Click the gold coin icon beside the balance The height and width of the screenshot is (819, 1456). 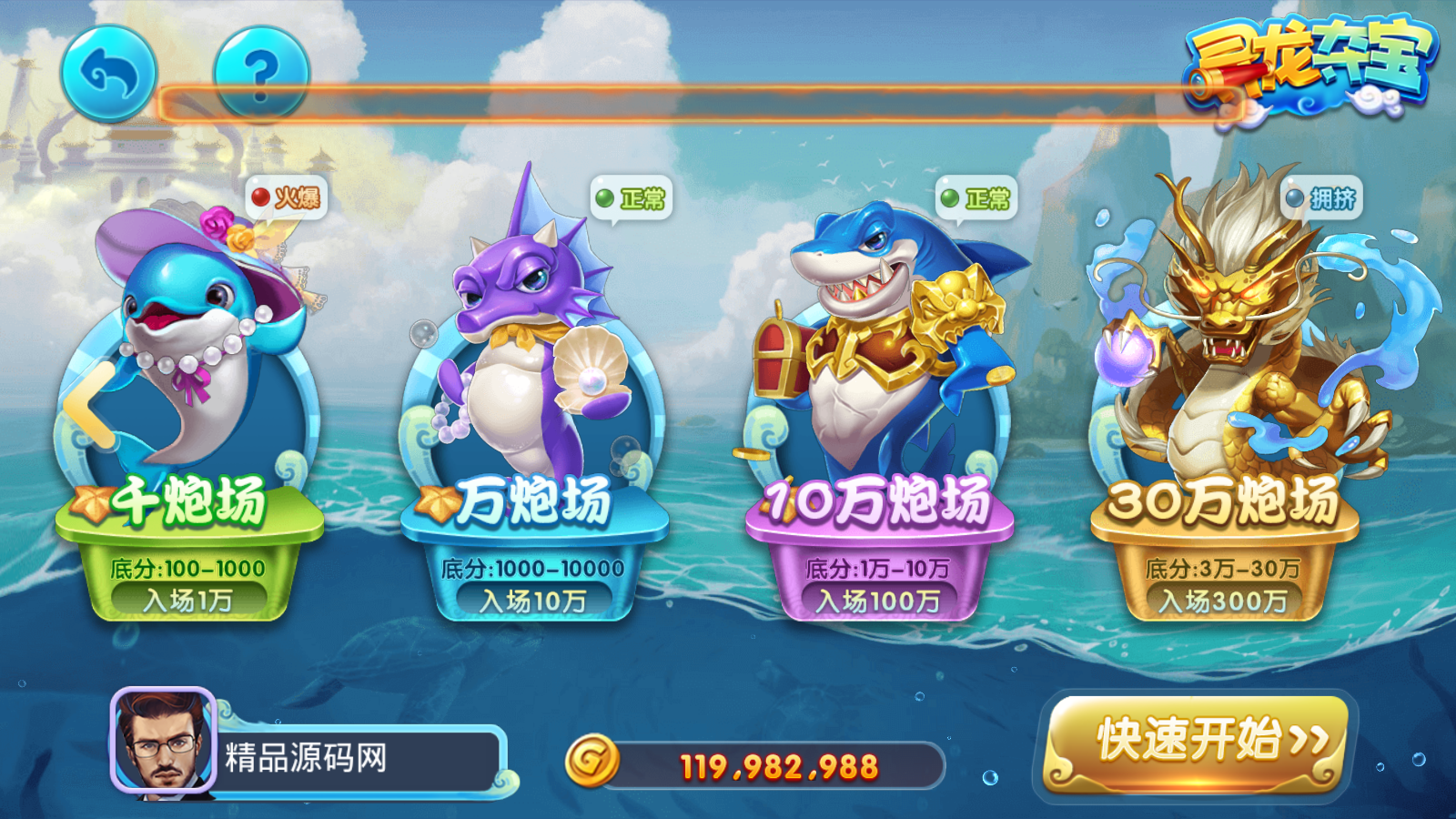592,761
